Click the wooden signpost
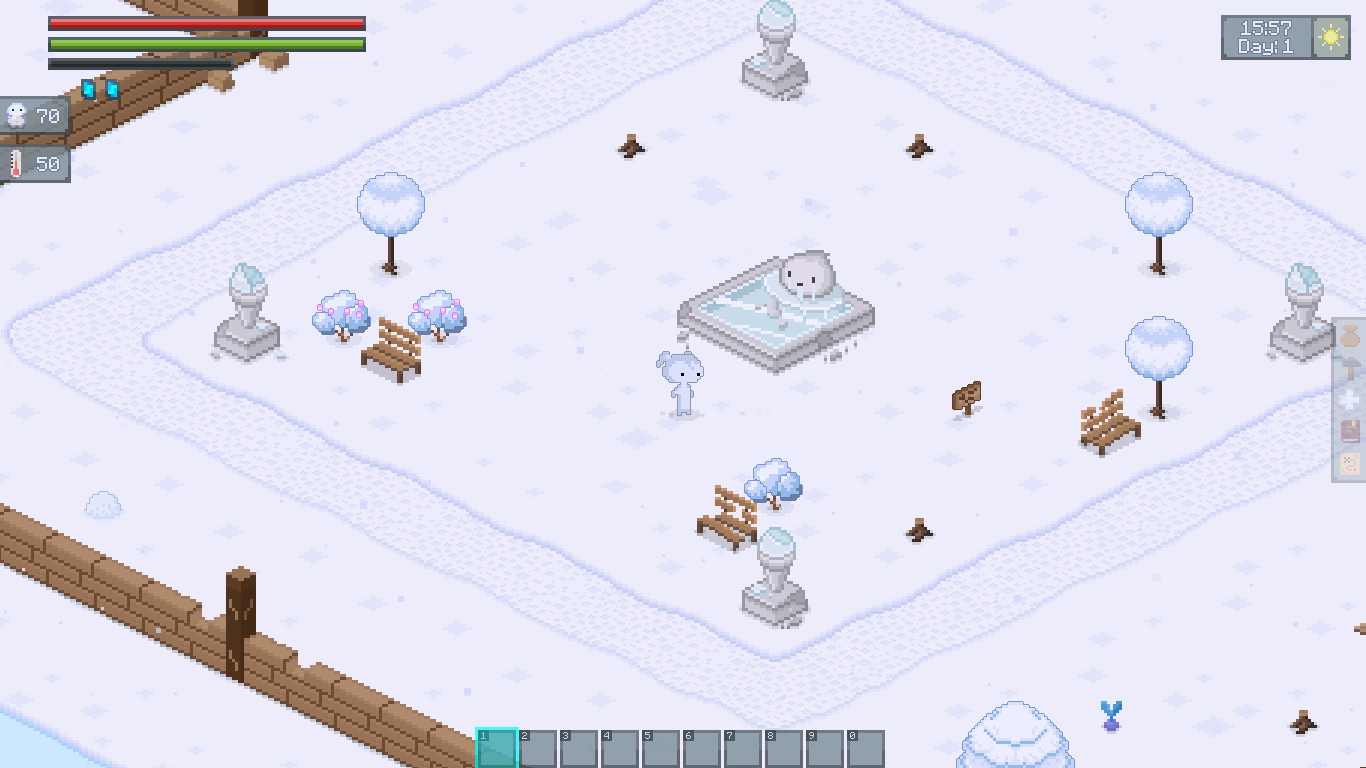This screenshot has height=768, width=1366. pos(967,398)
